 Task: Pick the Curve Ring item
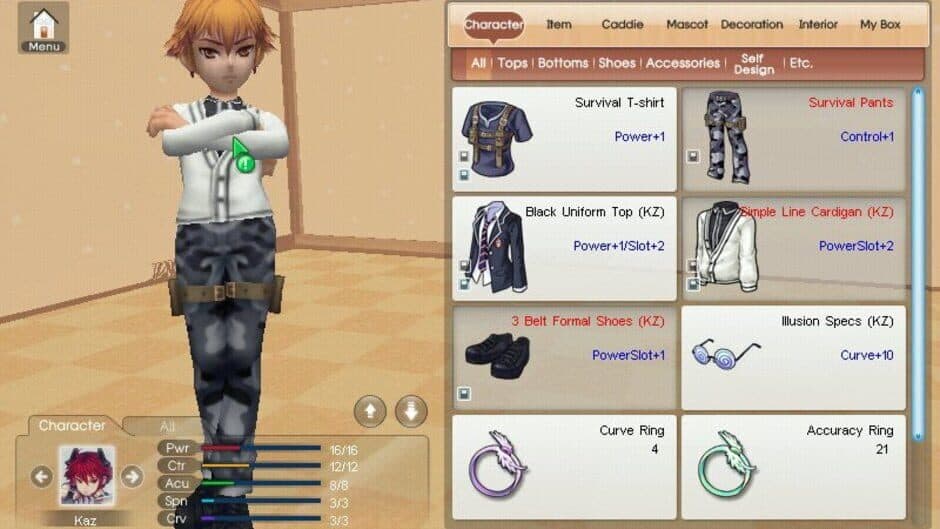coord(564,466)
